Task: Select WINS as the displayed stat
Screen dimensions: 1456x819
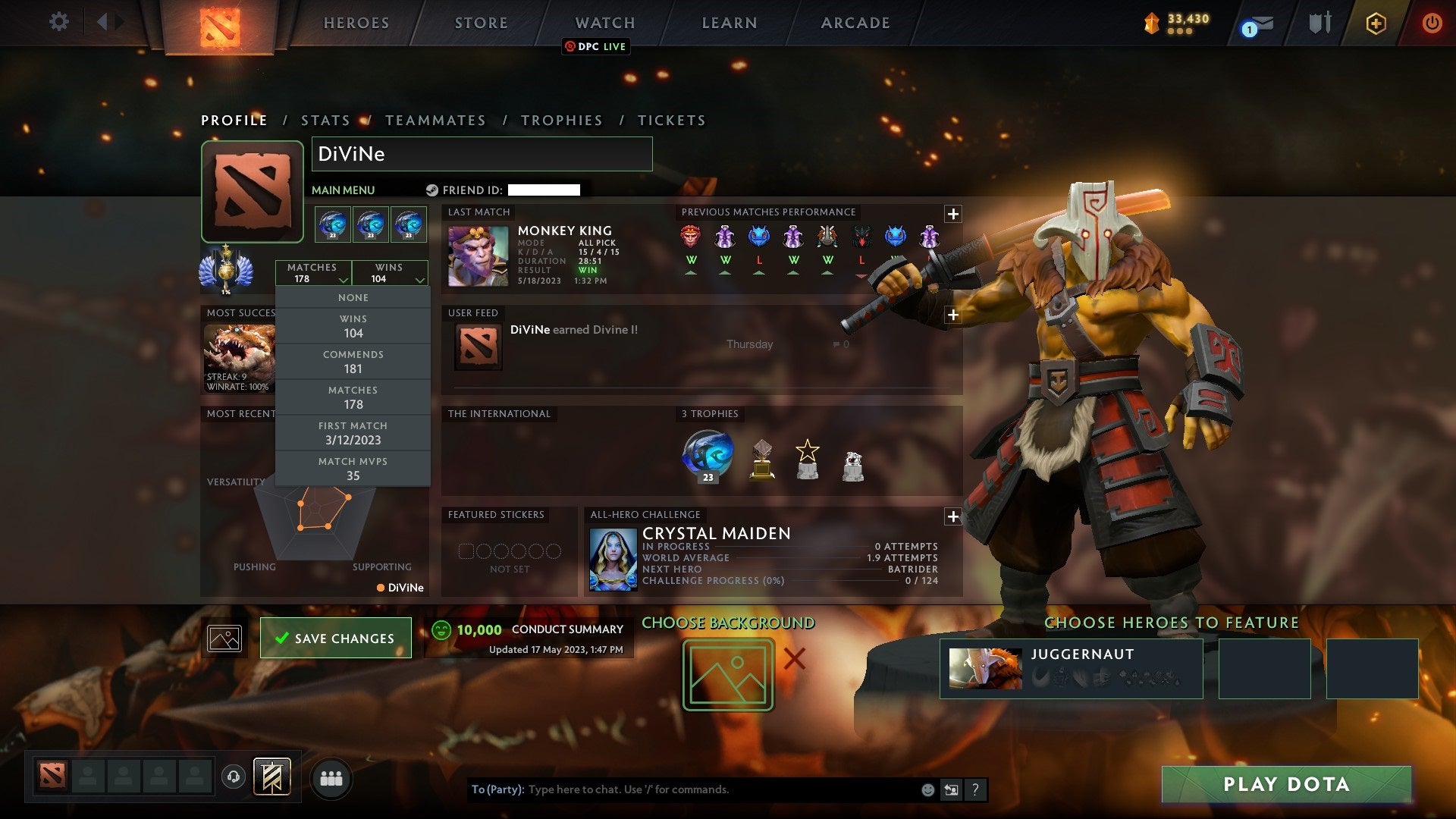Action: point(353,326)
